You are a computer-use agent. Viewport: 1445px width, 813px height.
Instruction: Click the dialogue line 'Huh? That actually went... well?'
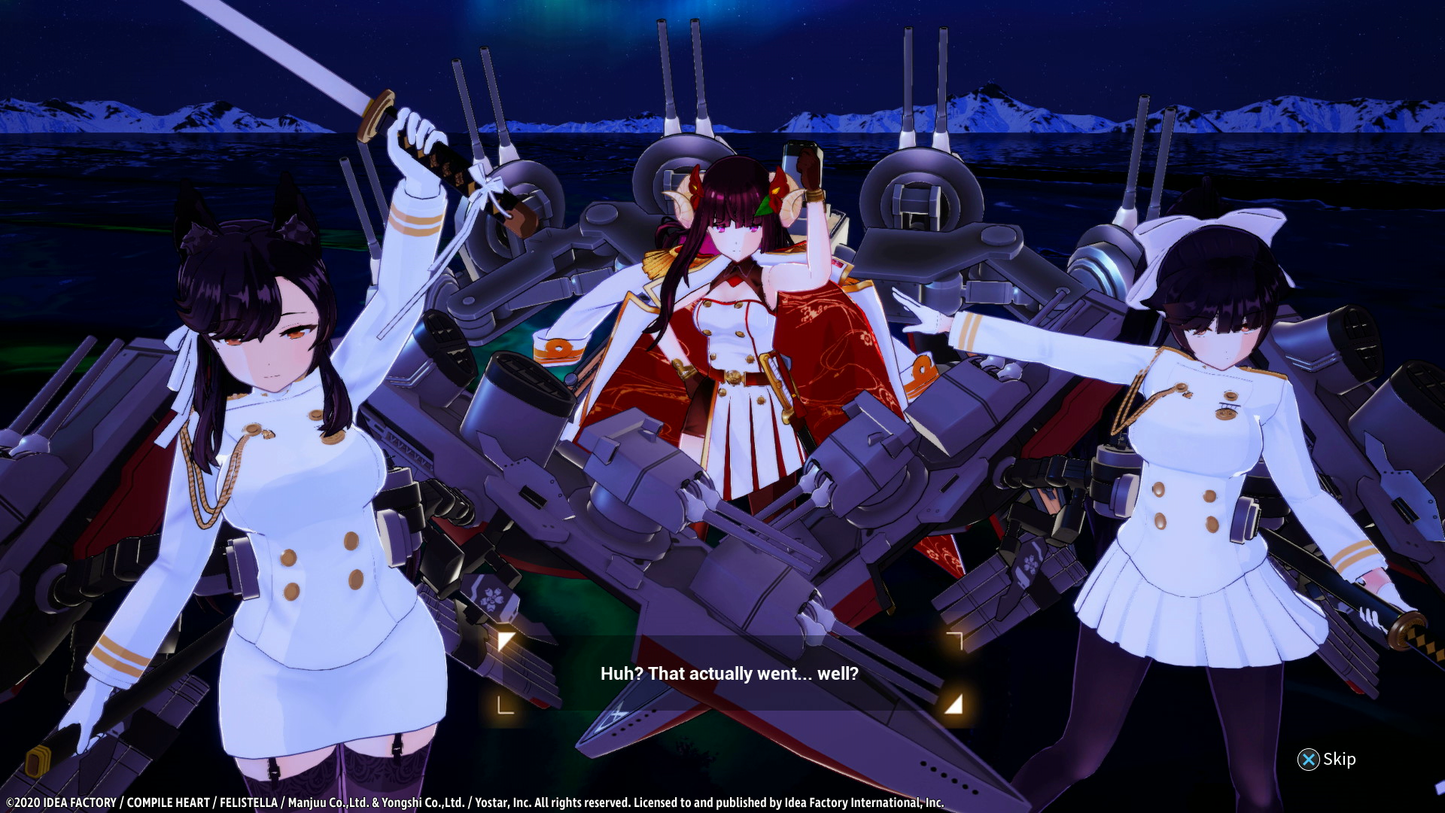pos(729,673)
